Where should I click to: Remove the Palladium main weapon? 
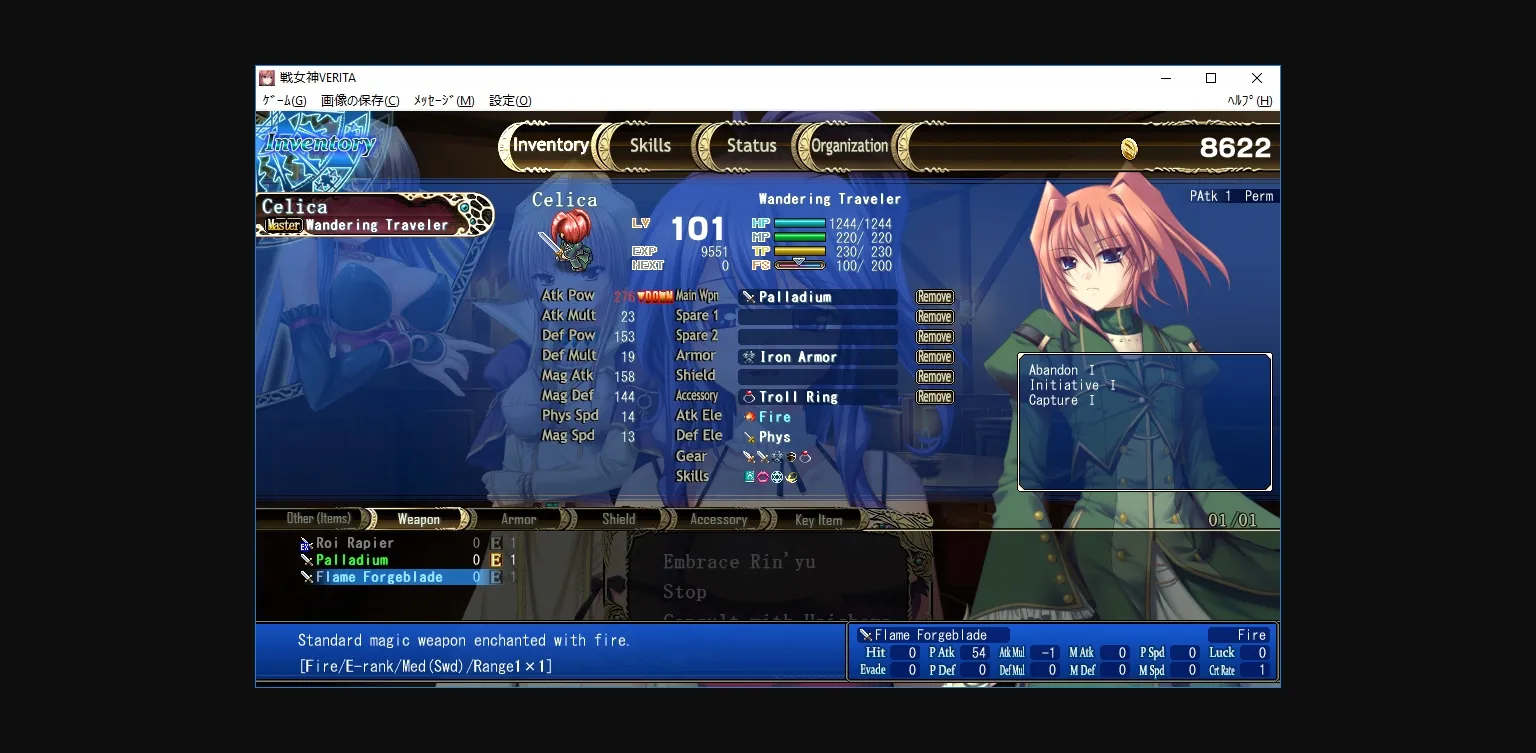tap(934, 297)
